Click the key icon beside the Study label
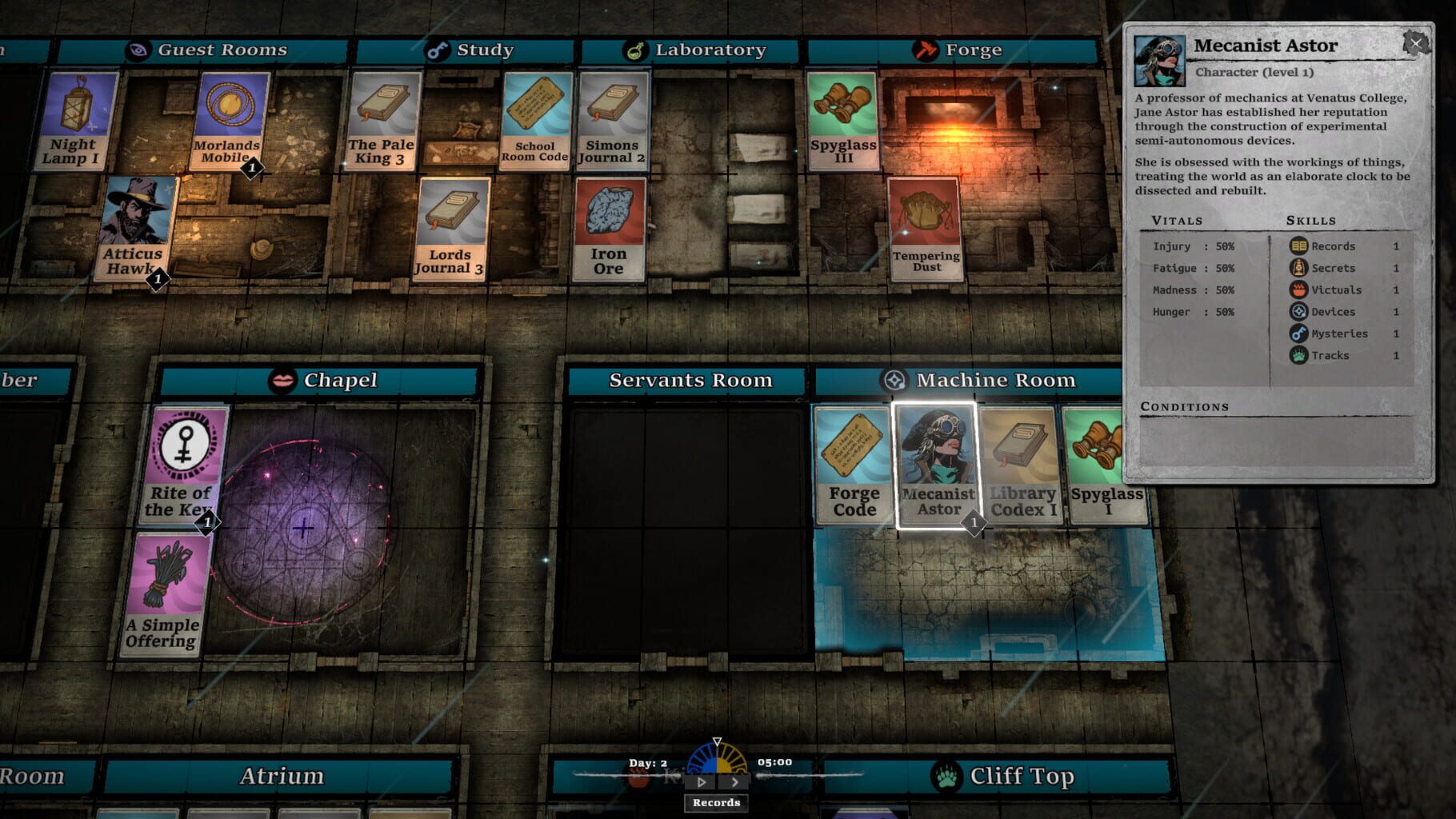 438,49
